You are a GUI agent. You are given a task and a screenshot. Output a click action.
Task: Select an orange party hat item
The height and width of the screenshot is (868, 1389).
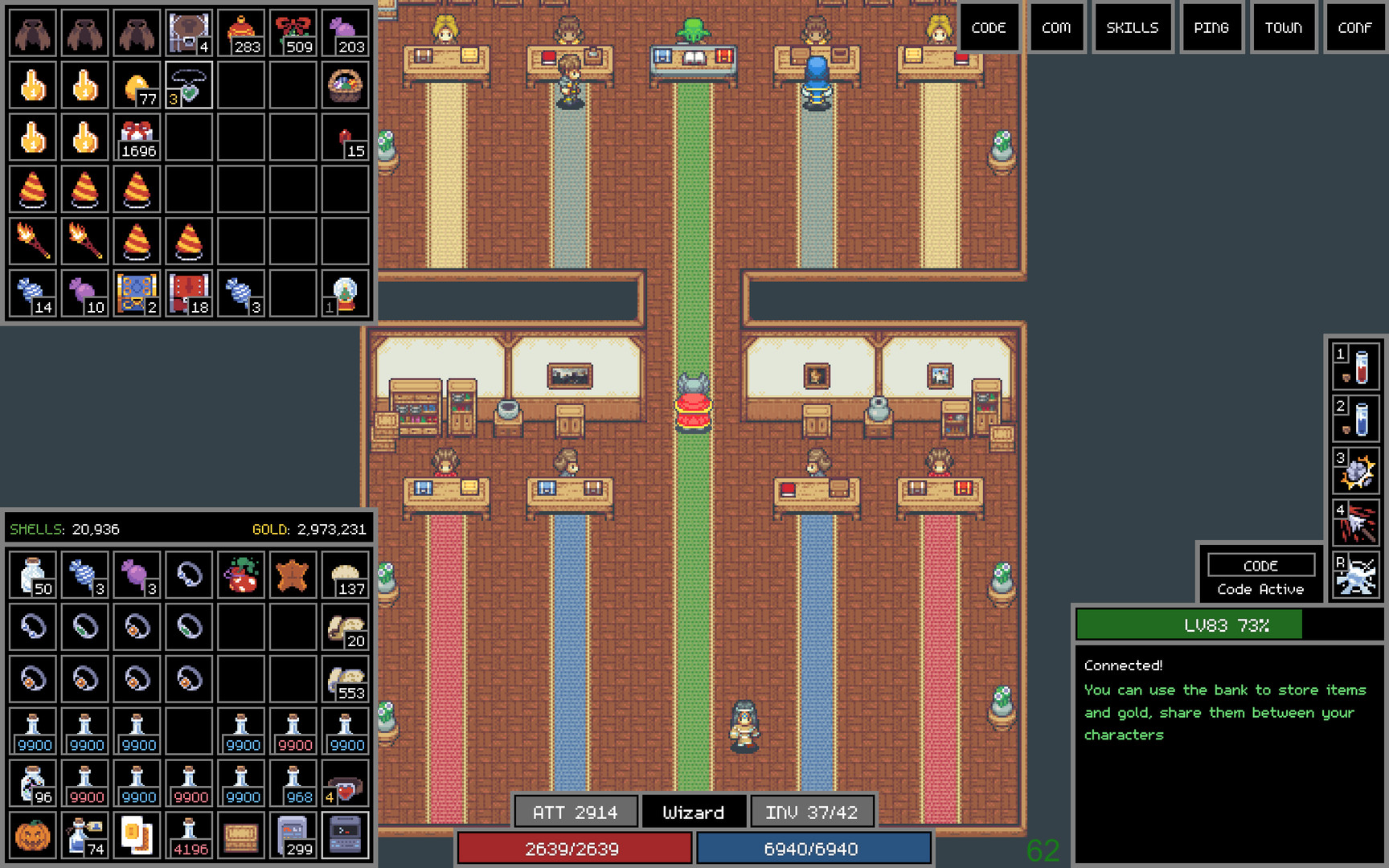pyautogui.click(x=32, y=189)
